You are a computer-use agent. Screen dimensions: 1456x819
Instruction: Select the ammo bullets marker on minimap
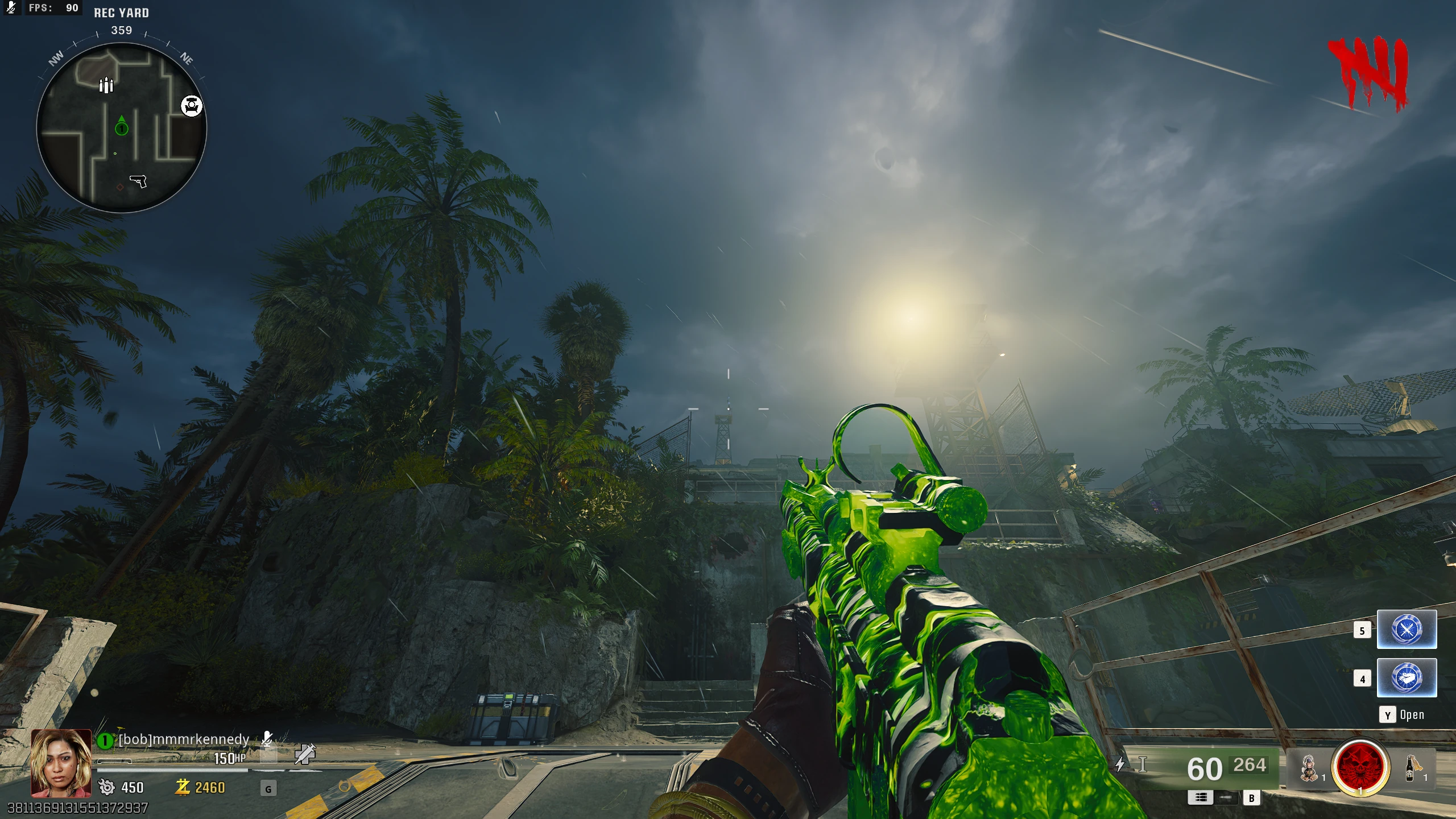(106, 85)
